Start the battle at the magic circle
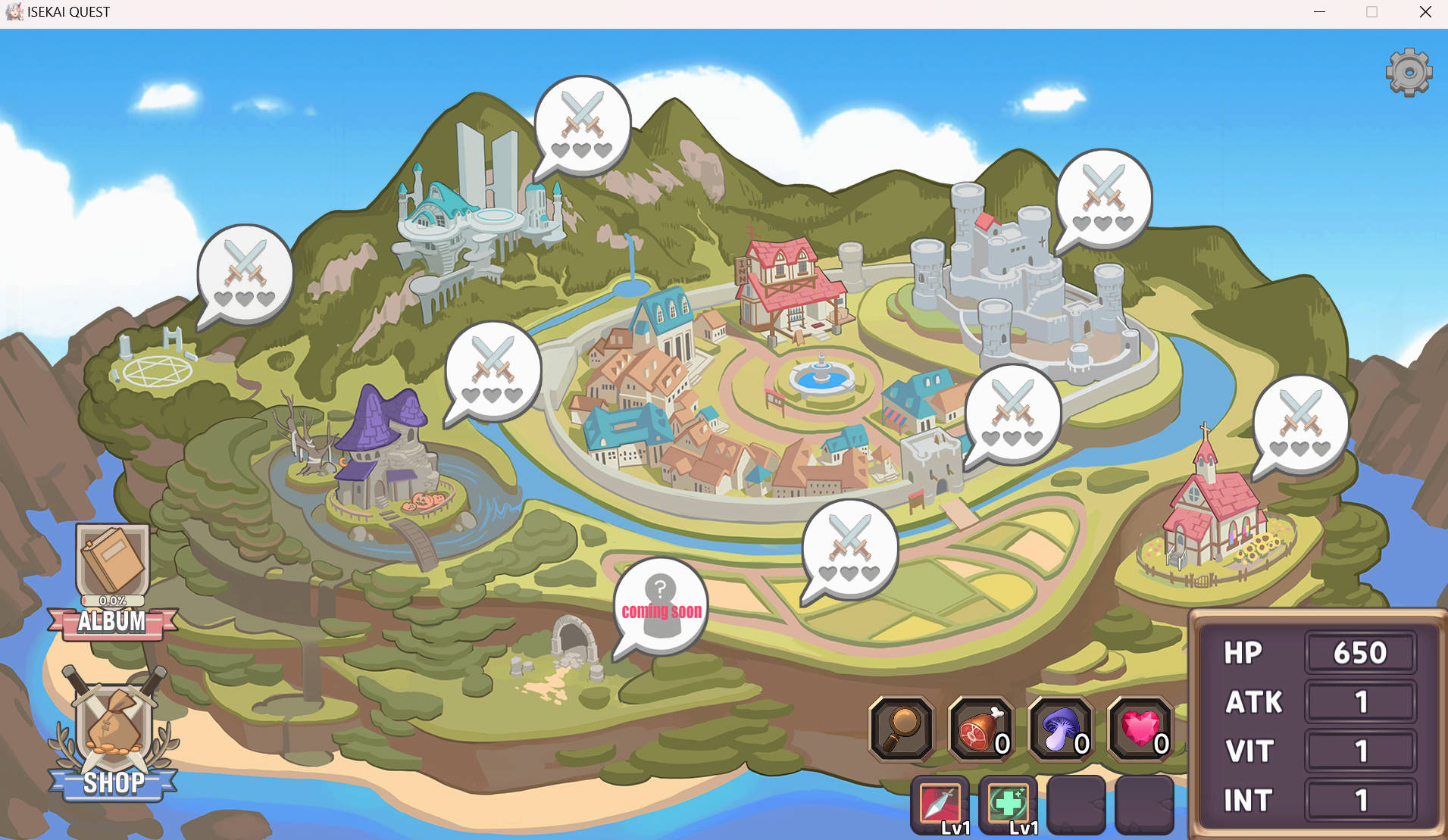Viewport: 1448px width, 840px height. pos(245,274)
